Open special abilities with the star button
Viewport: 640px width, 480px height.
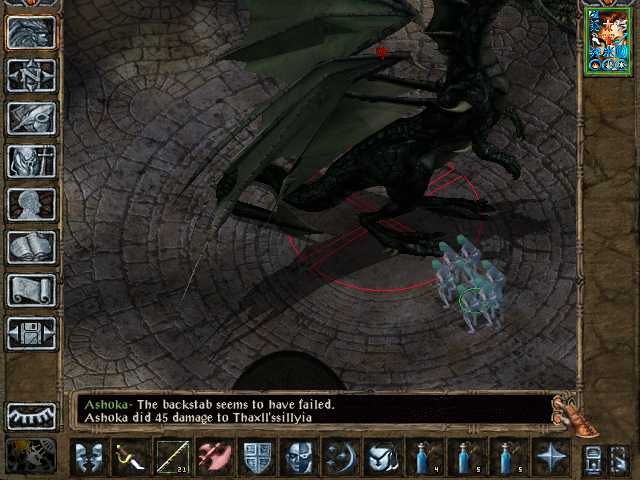551,457
